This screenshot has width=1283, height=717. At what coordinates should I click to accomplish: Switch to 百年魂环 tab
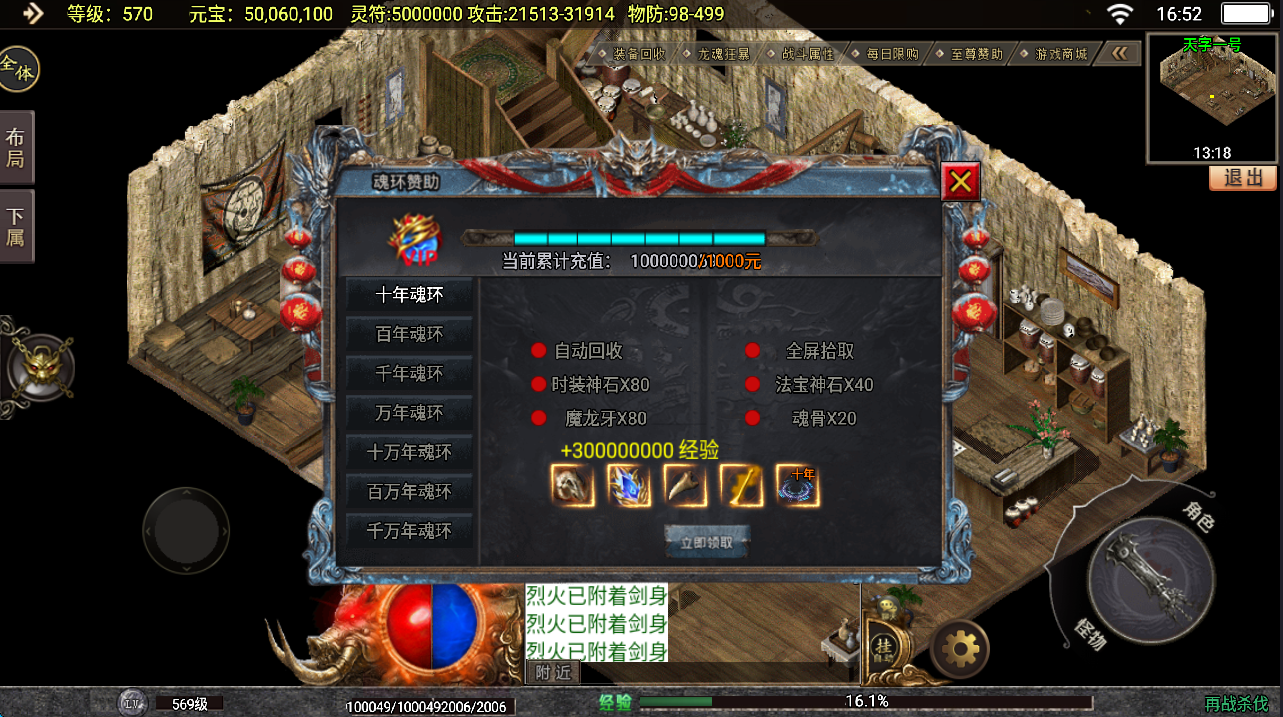(409, 334)
